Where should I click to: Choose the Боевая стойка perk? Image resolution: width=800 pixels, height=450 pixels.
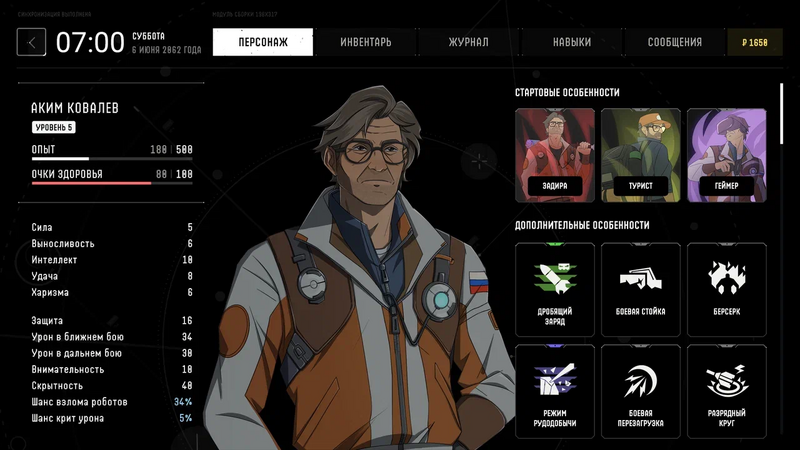point(640,290)
